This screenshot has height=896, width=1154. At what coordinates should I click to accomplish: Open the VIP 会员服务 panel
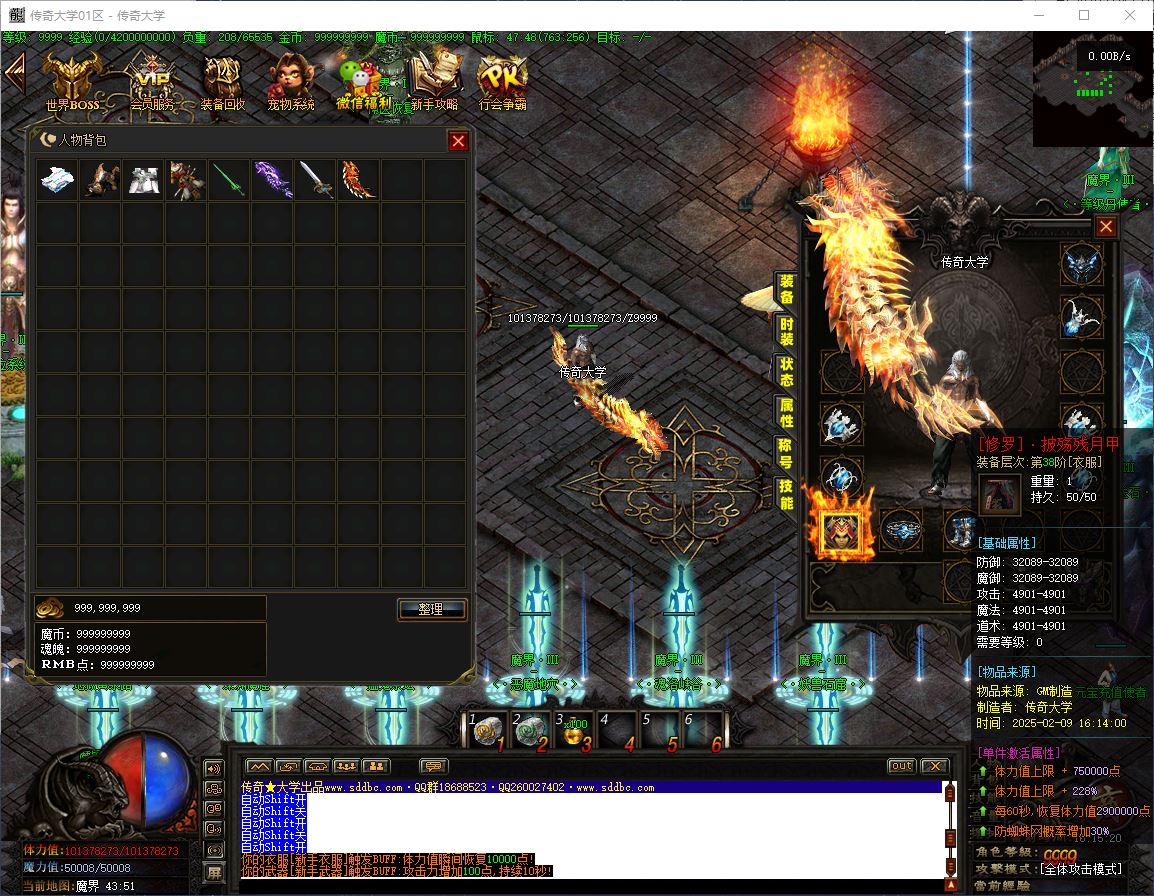pos(151,80)
